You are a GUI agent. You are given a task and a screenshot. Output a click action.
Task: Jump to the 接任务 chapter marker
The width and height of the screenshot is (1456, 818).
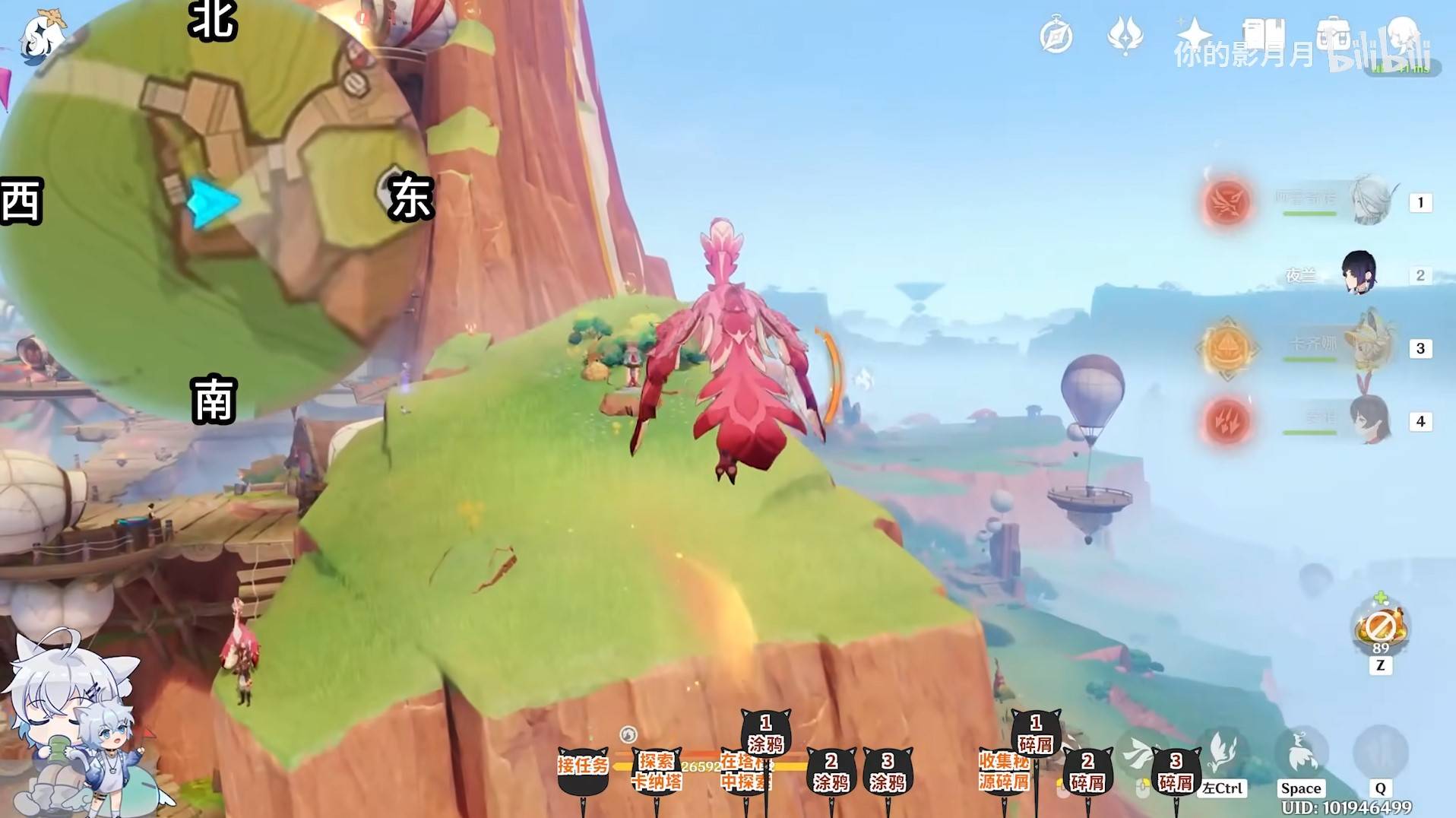click(x=583, y=768)
